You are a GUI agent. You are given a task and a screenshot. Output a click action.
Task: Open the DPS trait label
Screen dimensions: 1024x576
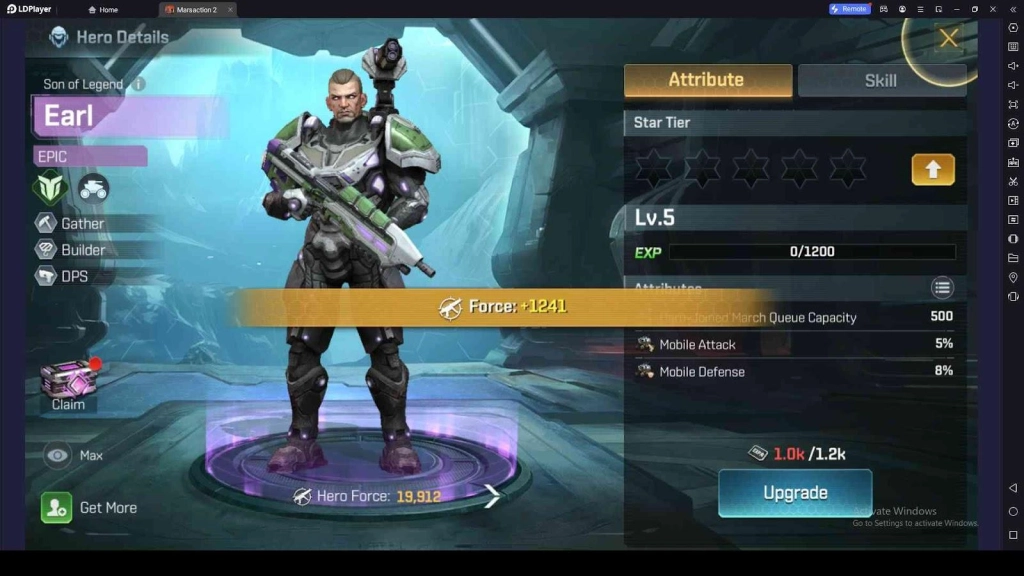click(x=74, y=276)
